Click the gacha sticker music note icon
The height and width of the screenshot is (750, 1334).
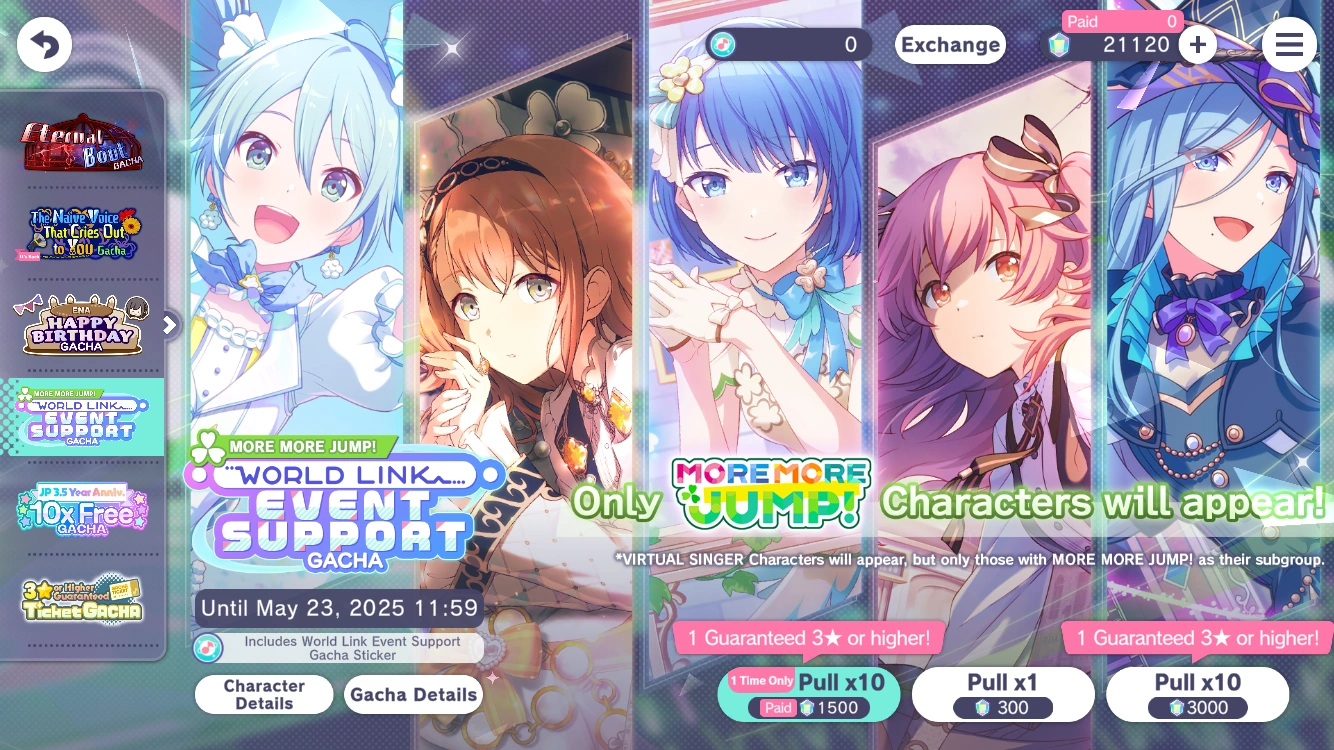click(x=209, y=647)
